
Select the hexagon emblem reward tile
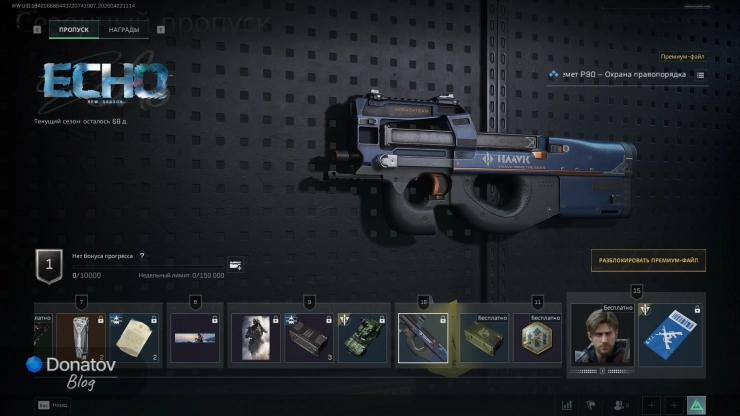point(538,338)
